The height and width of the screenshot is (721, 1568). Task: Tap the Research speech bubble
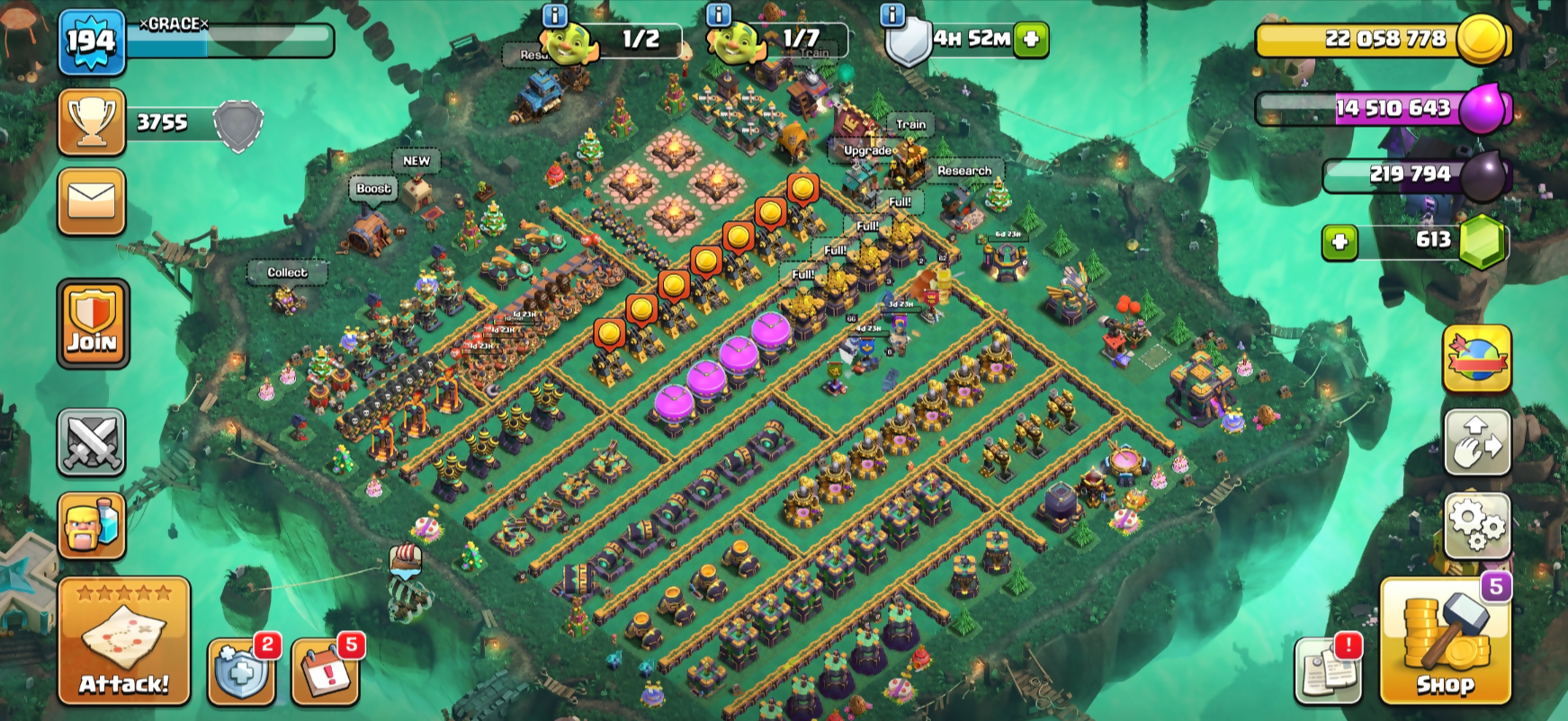click(x=964, y=171)
